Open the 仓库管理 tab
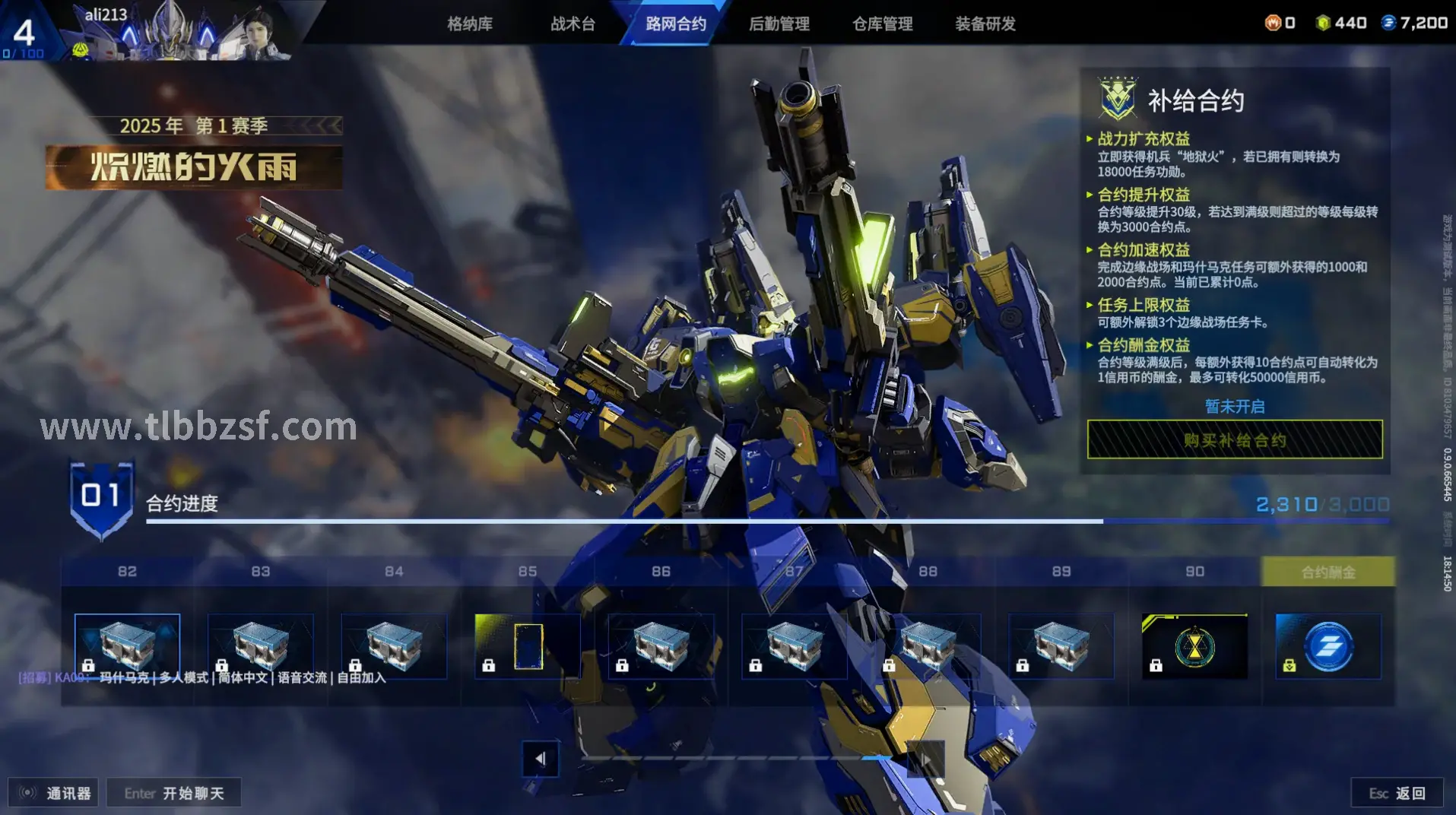This screenshot has width=1456, height=815. (882, 24)
